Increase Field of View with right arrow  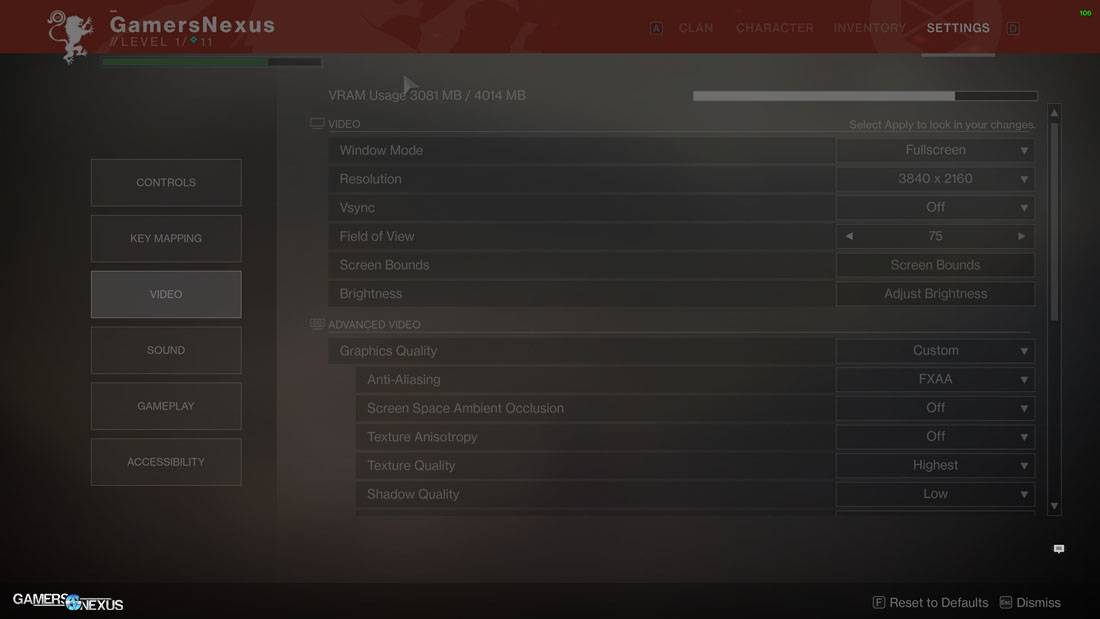pyautogui.click(x=1021, y=237)
